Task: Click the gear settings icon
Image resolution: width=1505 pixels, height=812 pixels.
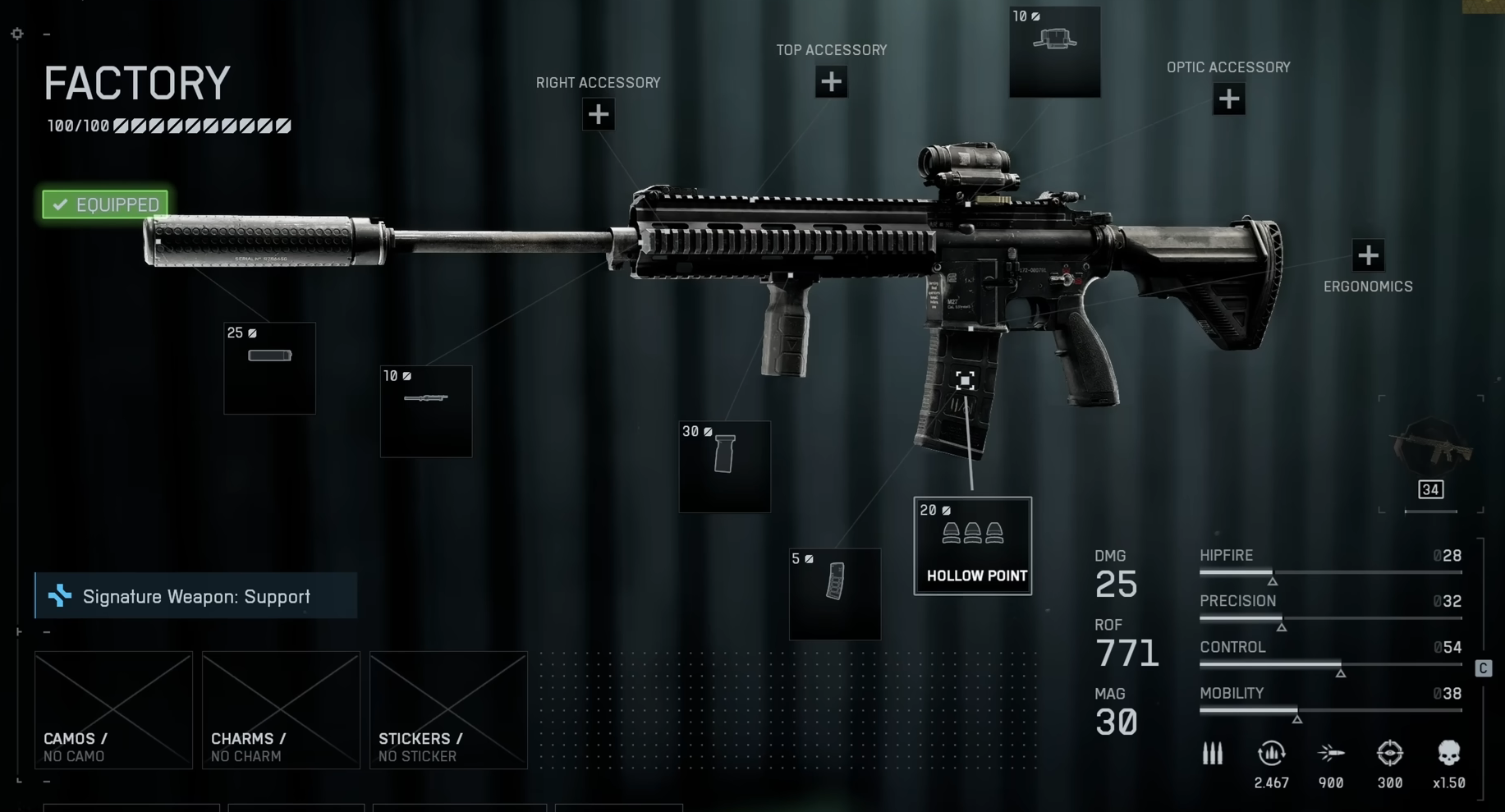Action: [17, 34]
